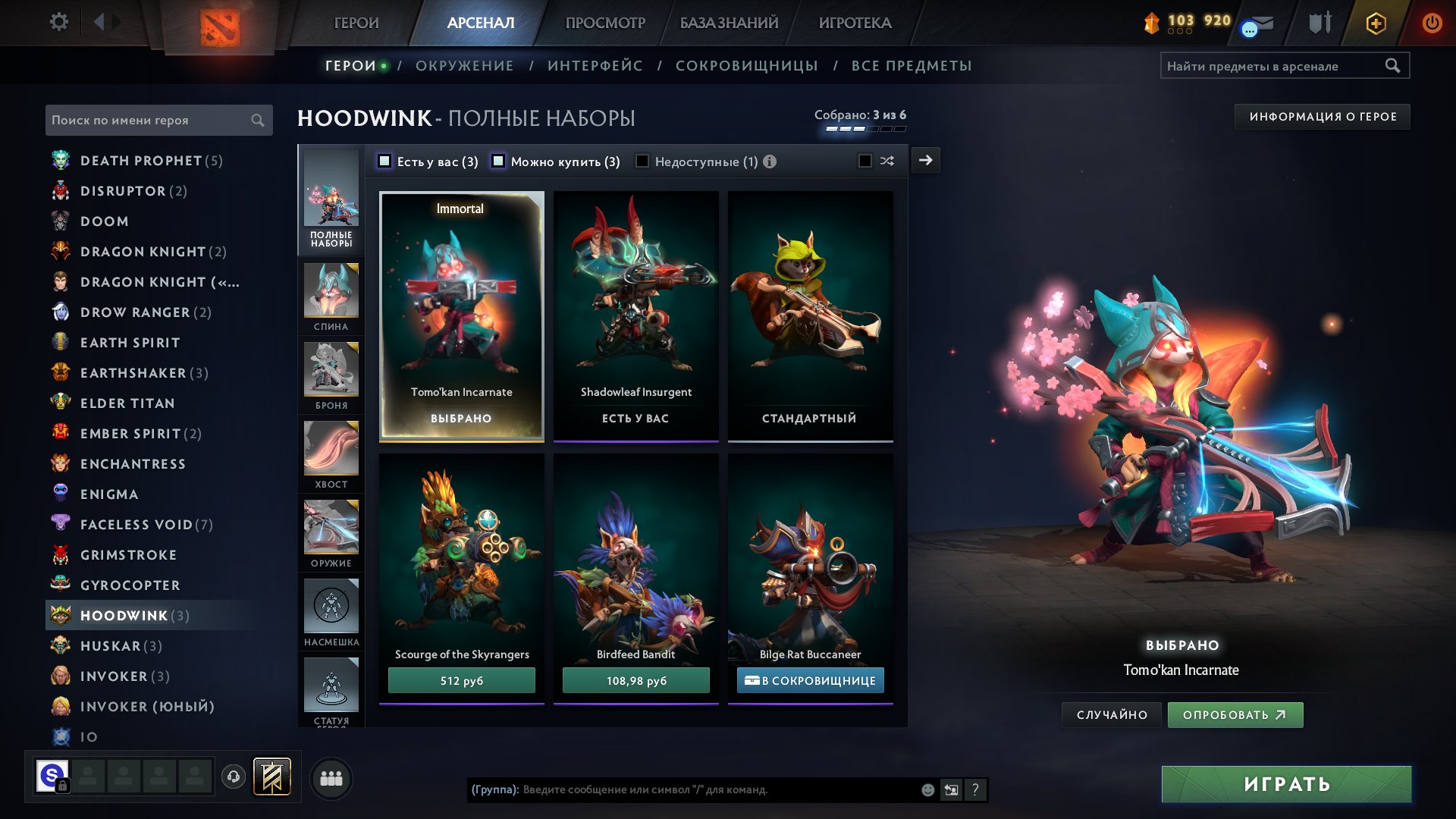Disable the 'Есть у вас (3)' filter checkbox

pos(385,161)
